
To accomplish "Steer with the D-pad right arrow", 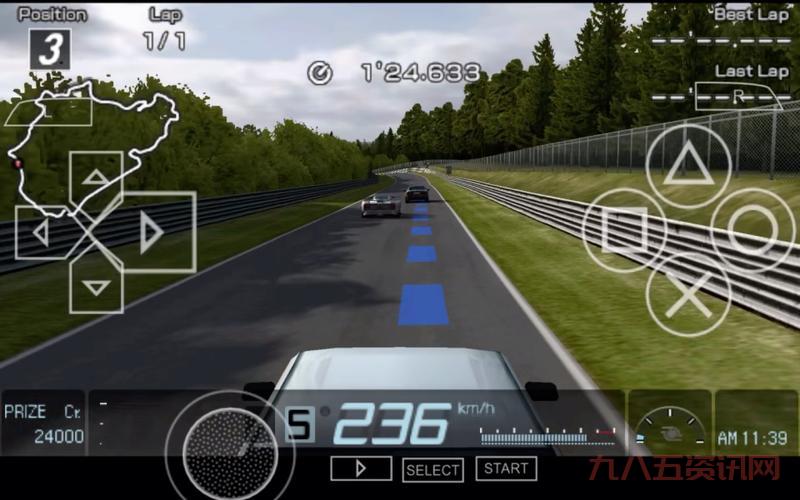I will point(153,233).
